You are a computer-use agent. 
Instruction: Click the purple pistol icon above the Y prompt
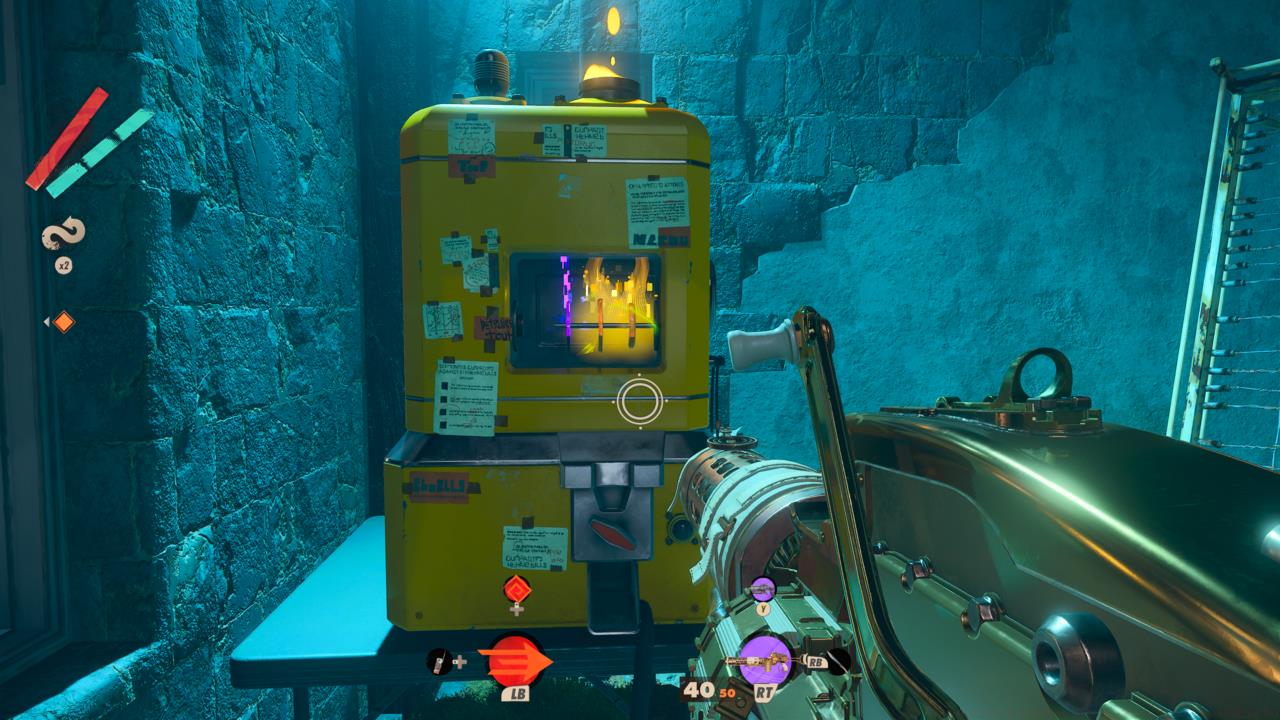tap(763, 588)
